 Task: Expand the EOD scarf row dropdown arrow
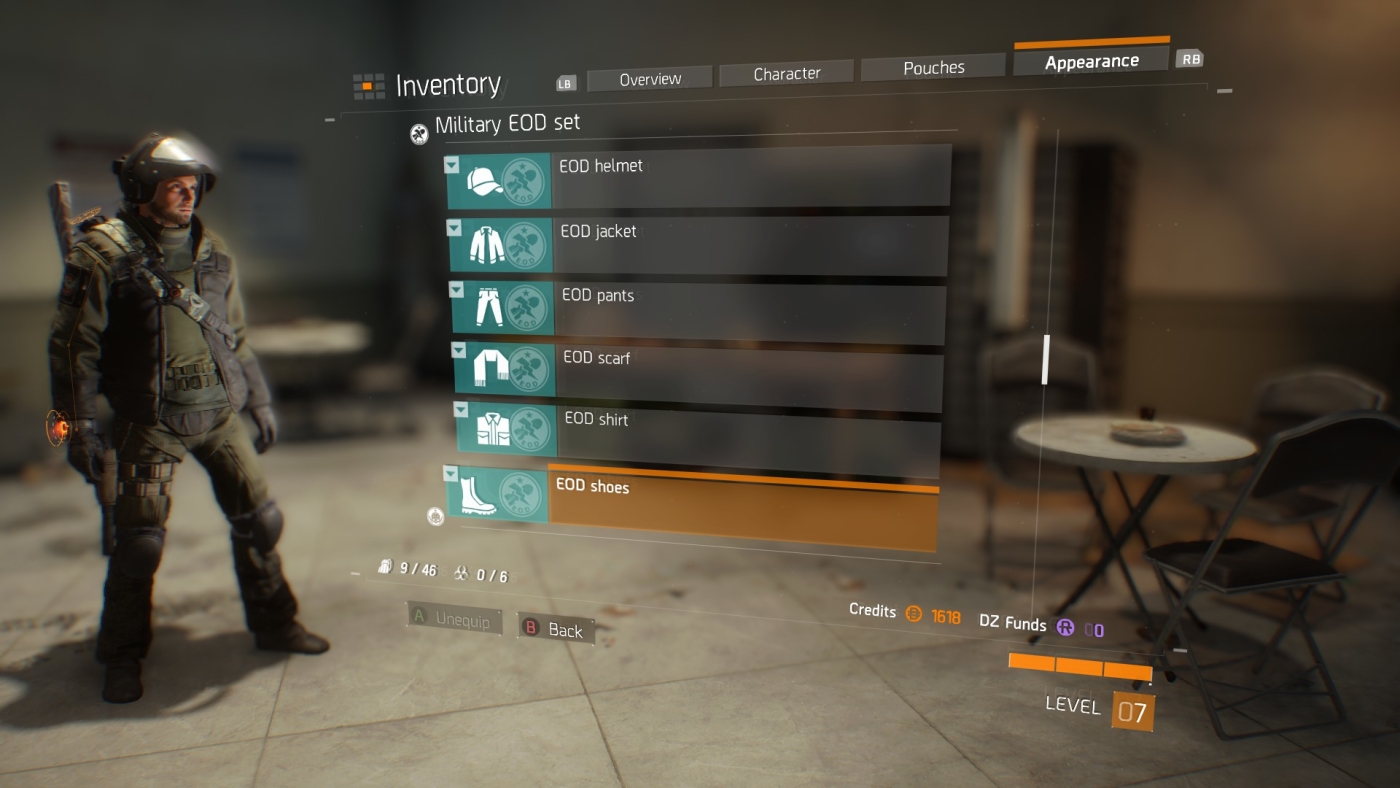459,351
